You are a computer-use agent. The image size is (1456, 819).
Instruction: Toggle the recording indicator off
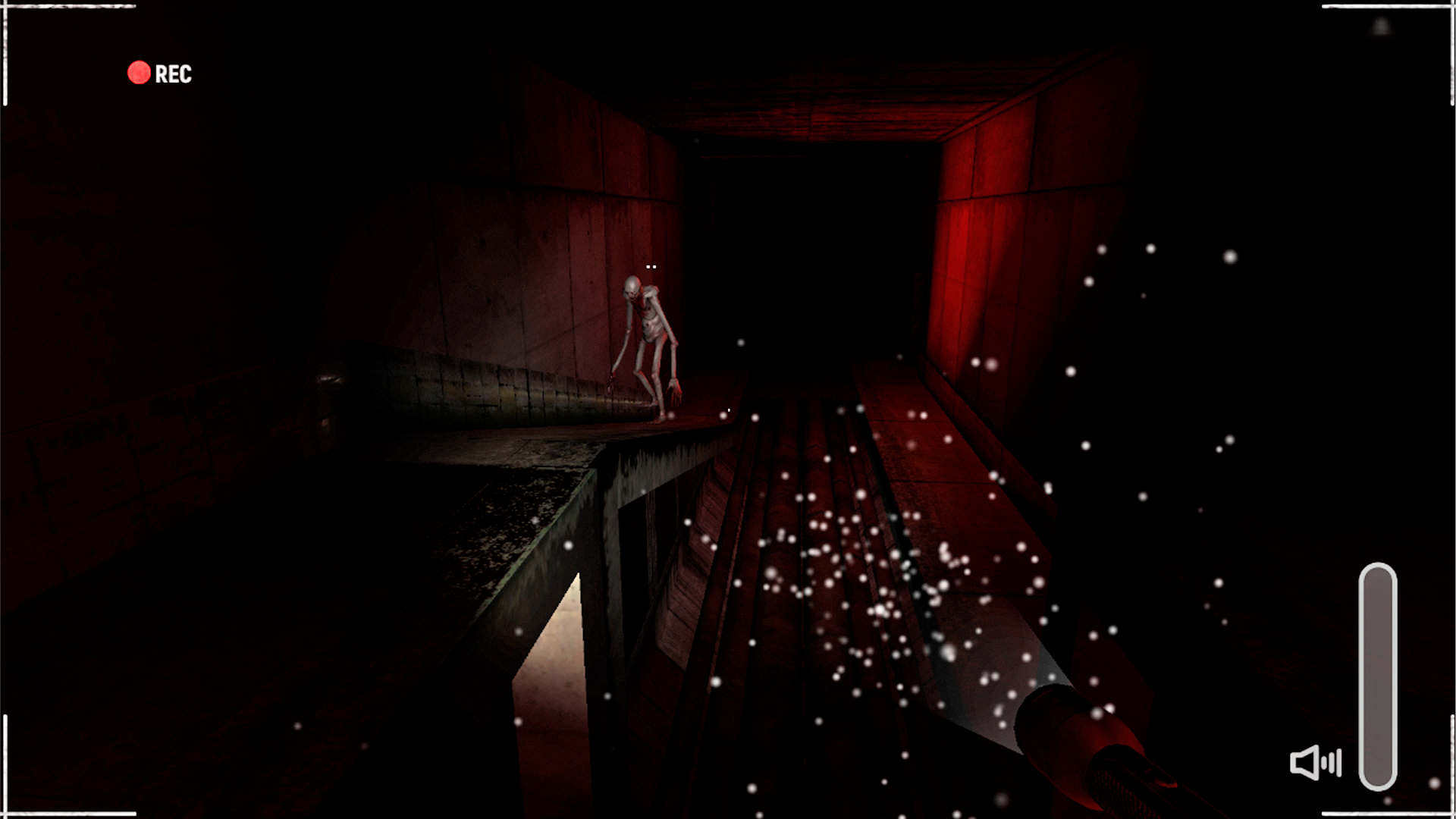(139, 73)
